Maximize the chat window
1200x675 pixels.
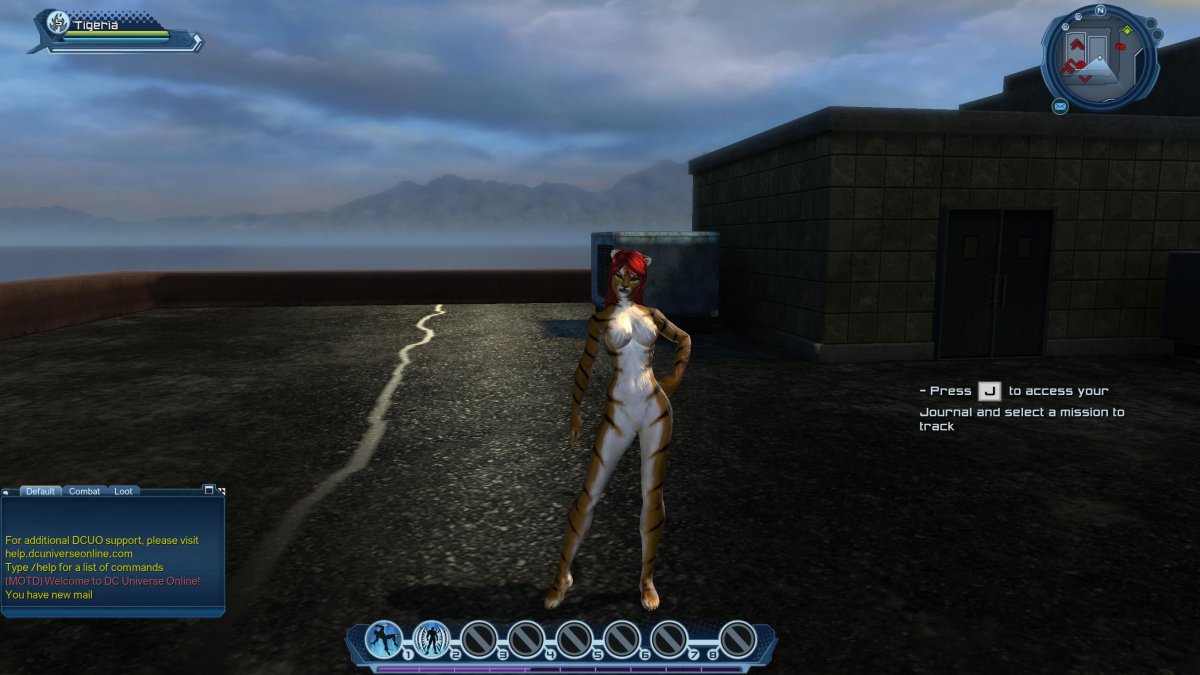coord(209,490)
